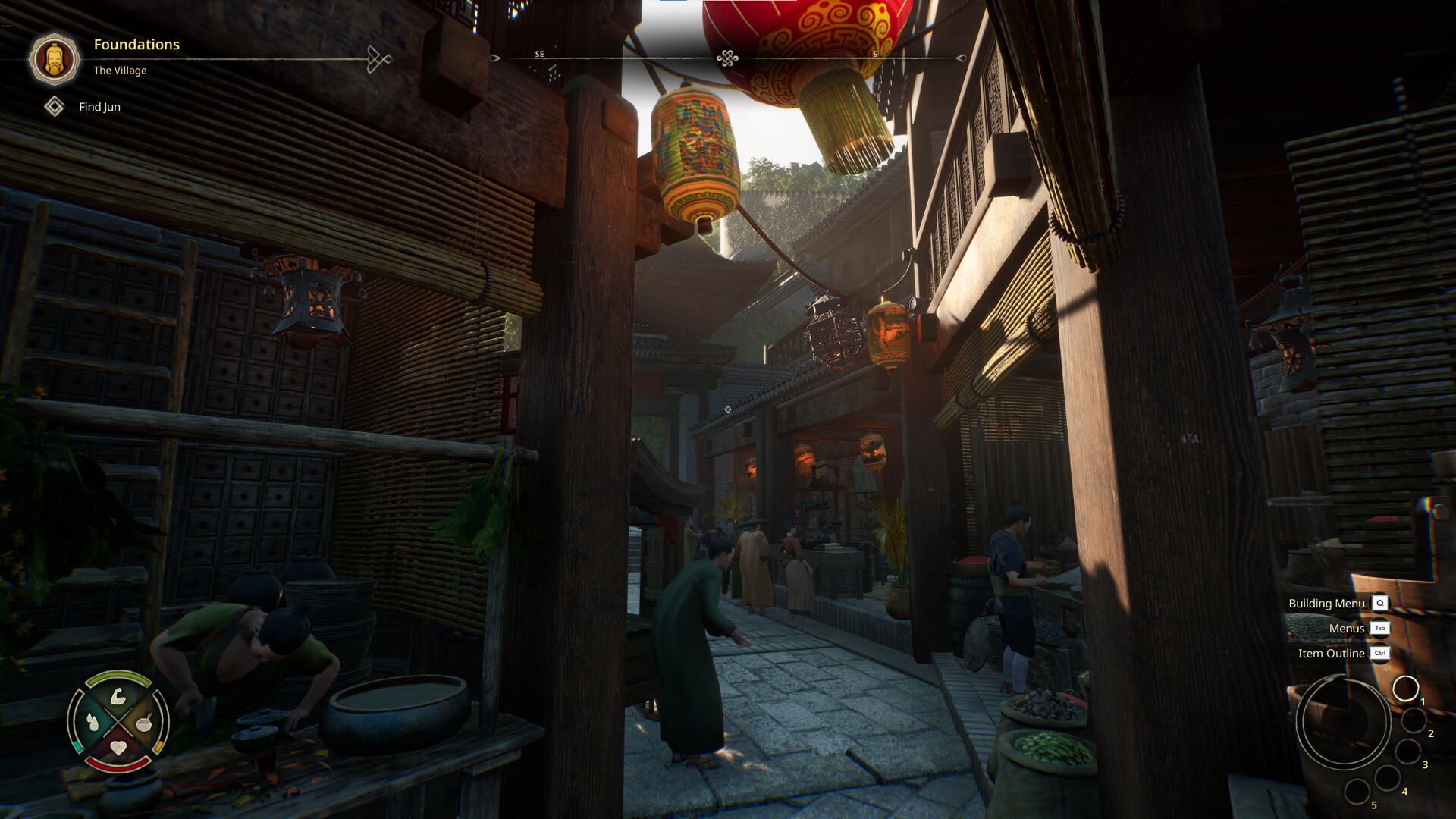The width and height of the screenshot is (1456, 819).
Task: Select the strength arm status icon
Action: click(118, 696)
